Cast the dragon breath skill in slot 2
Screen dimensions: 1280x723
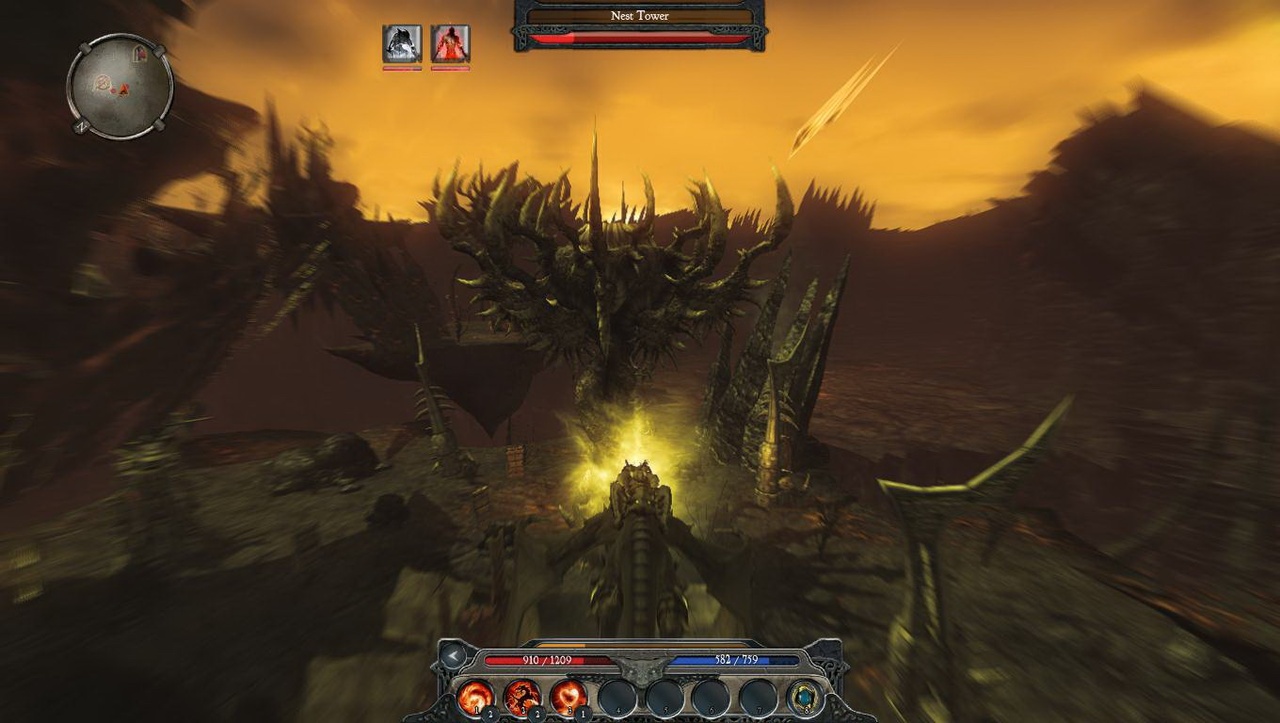pos(522,697)
